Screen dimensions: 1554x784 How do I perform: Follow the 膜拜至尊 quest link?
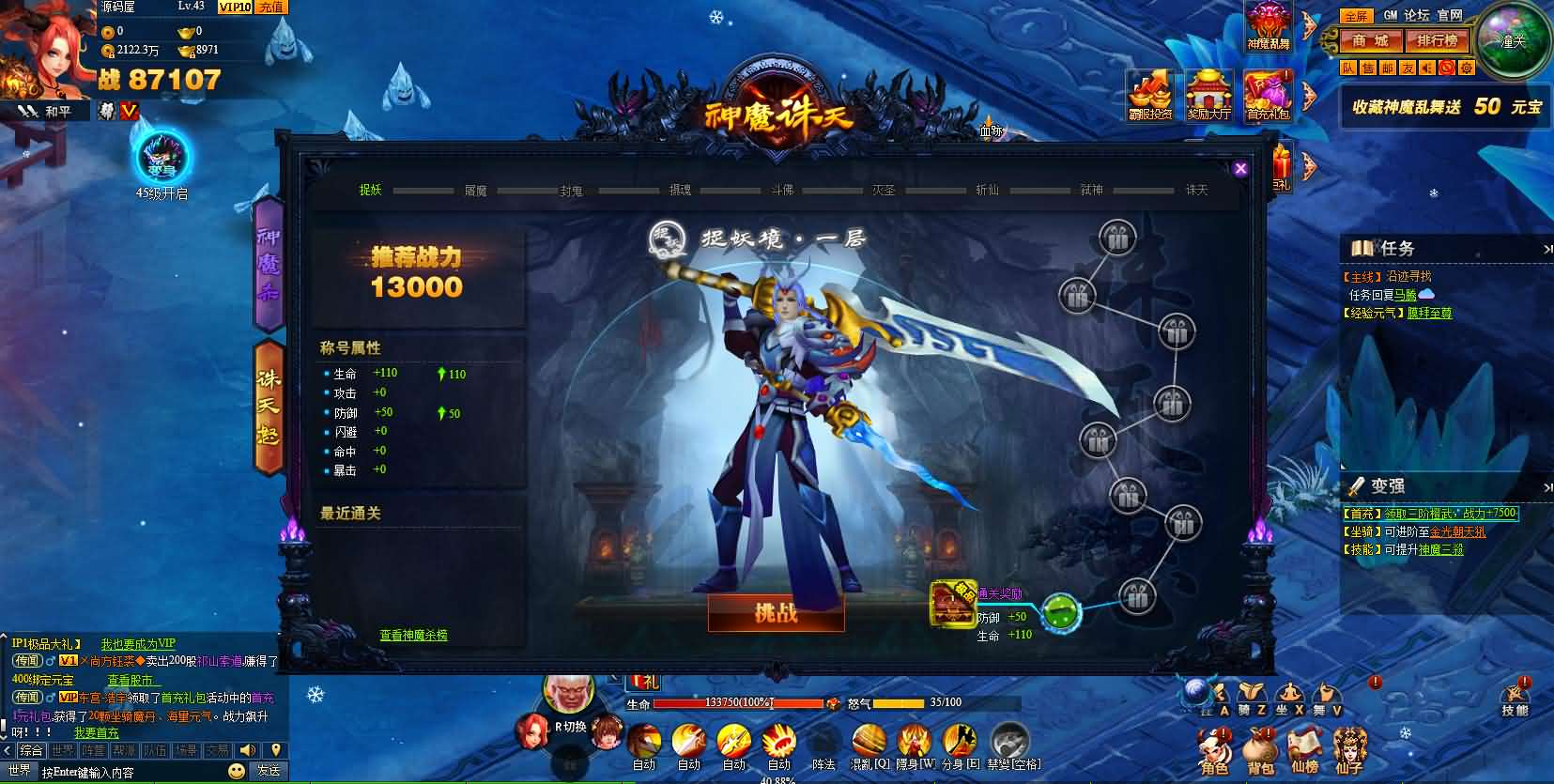[1429, 313]
